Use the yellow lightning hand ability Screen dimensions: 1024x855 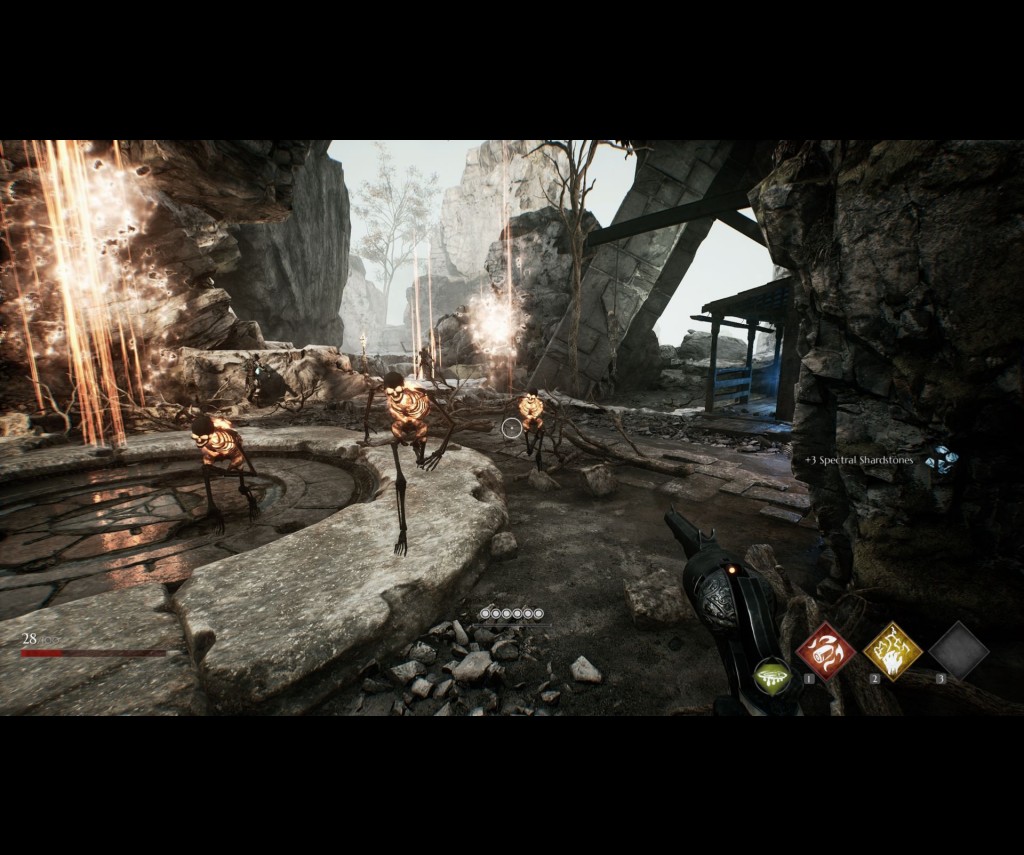tap(892, 651)
